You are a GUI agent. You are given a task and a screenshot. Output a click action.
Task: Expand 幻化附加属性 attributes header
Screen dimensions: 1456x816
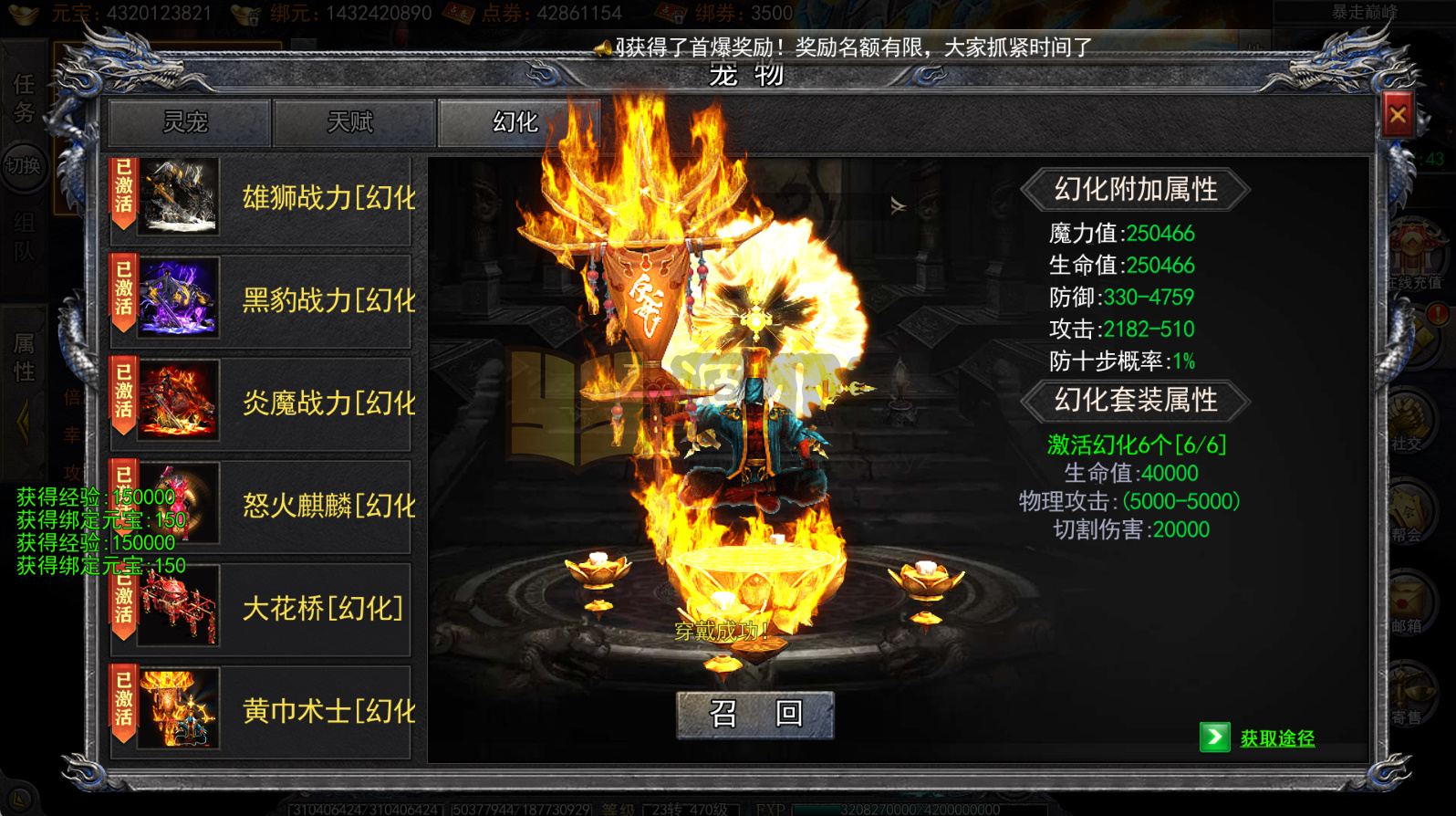coord(1136,190)
